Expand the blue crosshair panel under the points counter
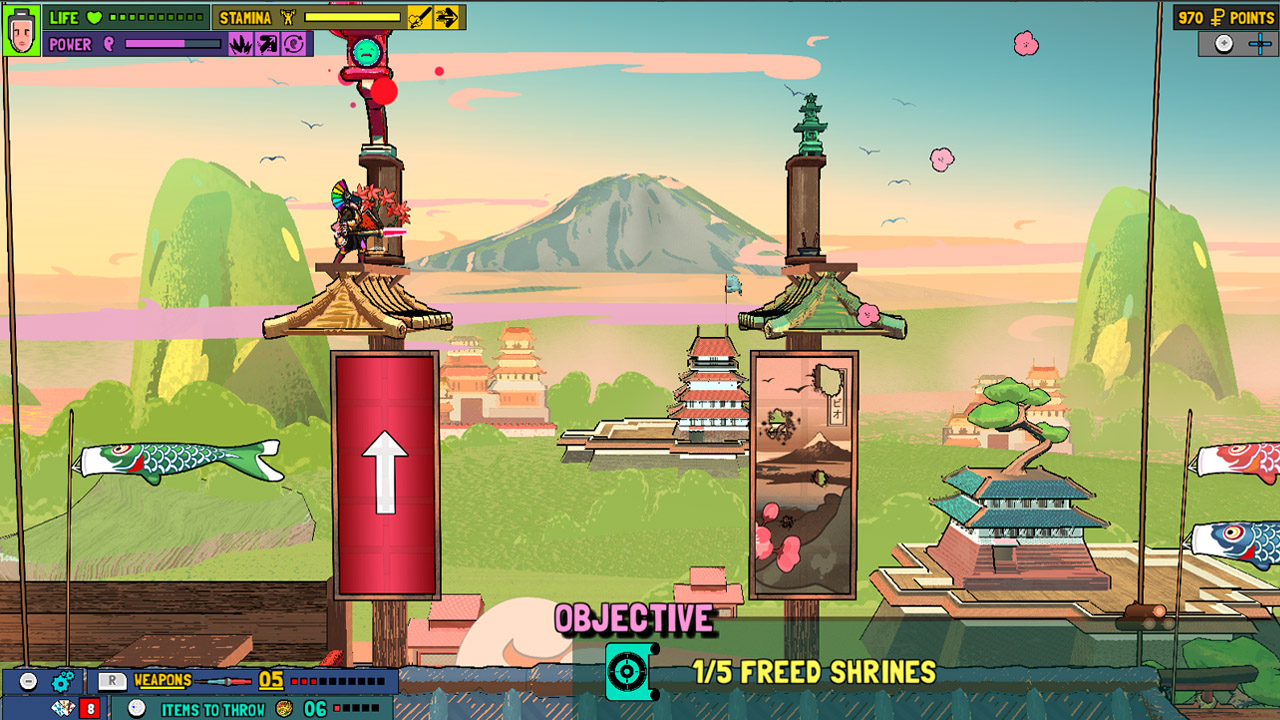This screenshot has width=1280, height=720. click(1260, 43)
